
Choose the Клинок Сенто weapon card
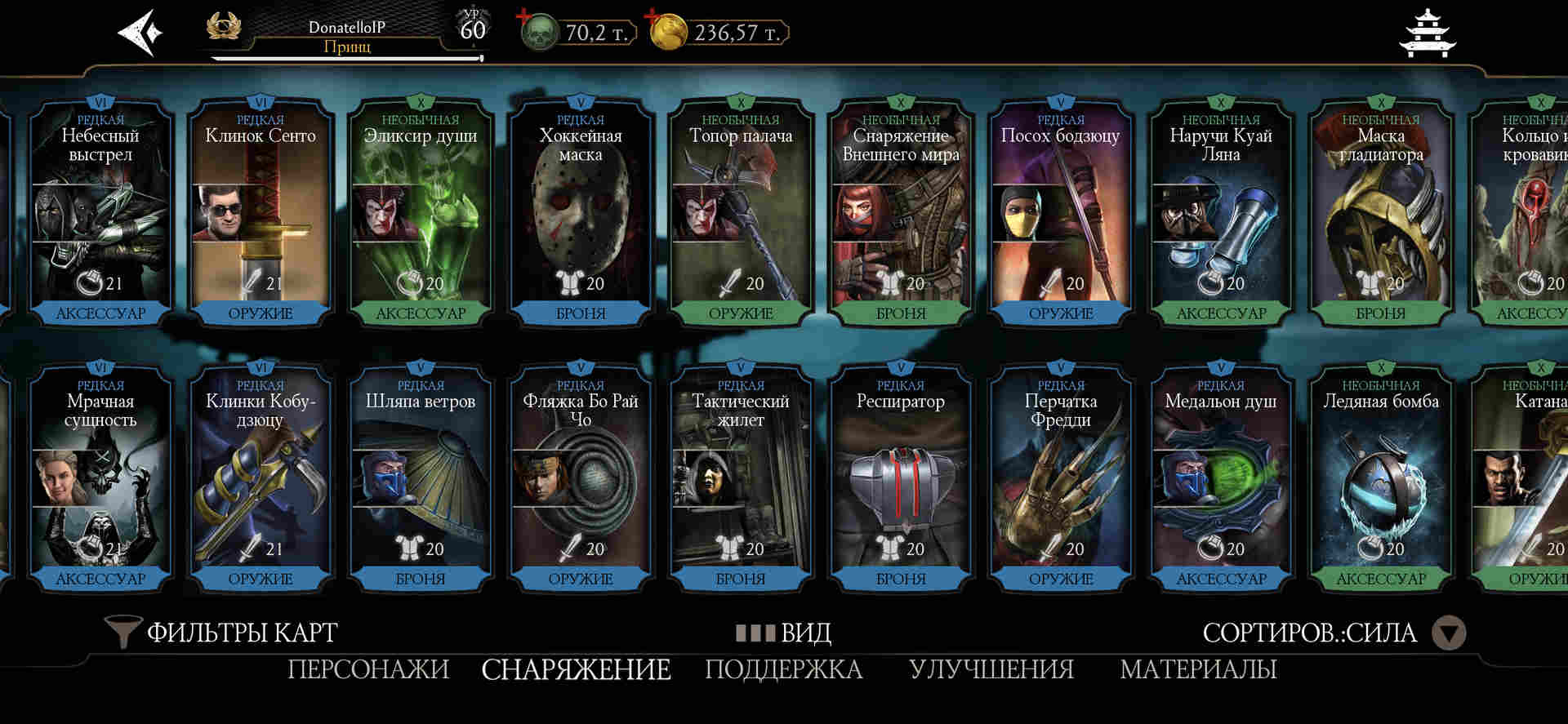[x=261, y=212]
